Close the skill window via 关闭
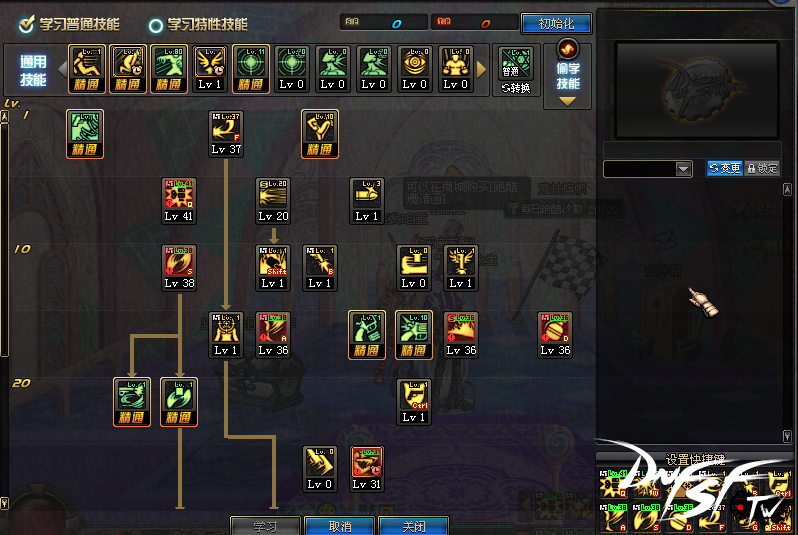 point(414,526)
